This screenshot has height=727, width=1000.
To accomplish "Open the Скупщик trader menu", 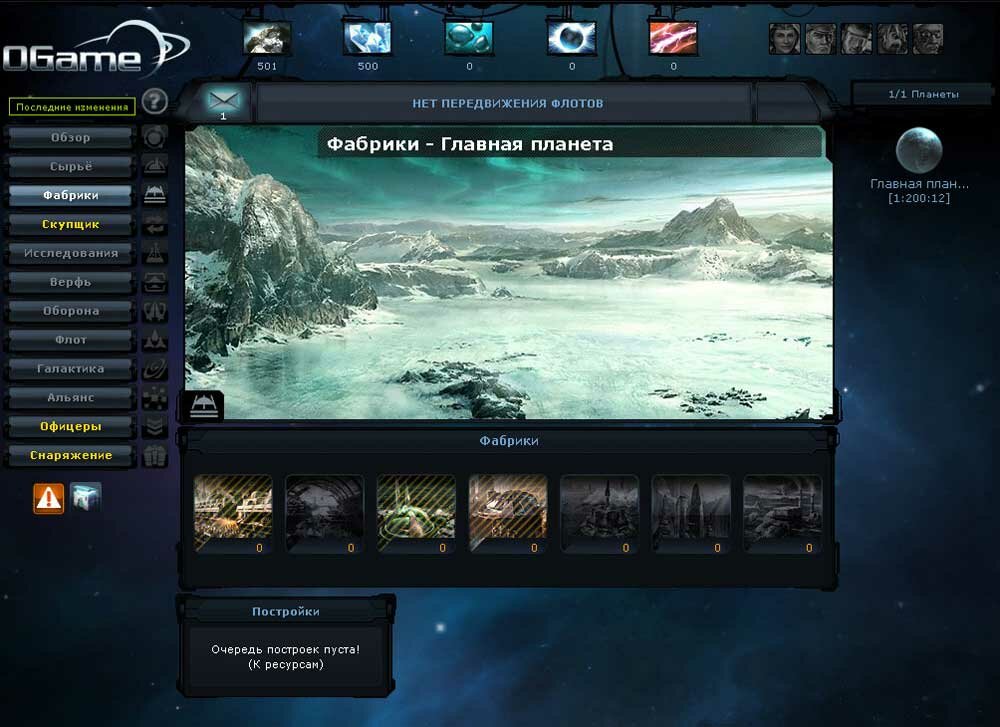I will 70,224.
